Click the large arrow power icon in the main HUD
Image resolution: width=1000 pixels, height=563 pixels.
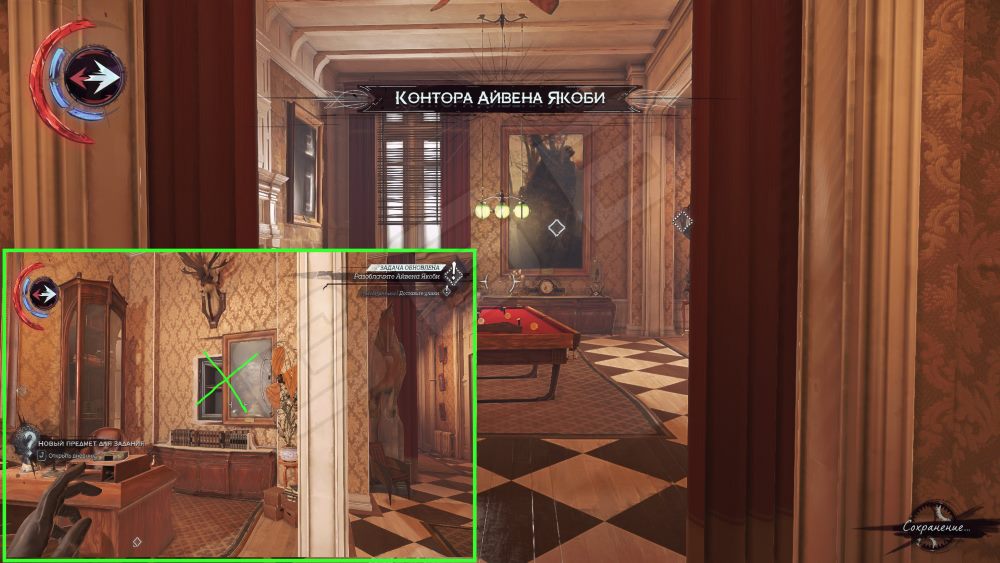tap(94, 75)
